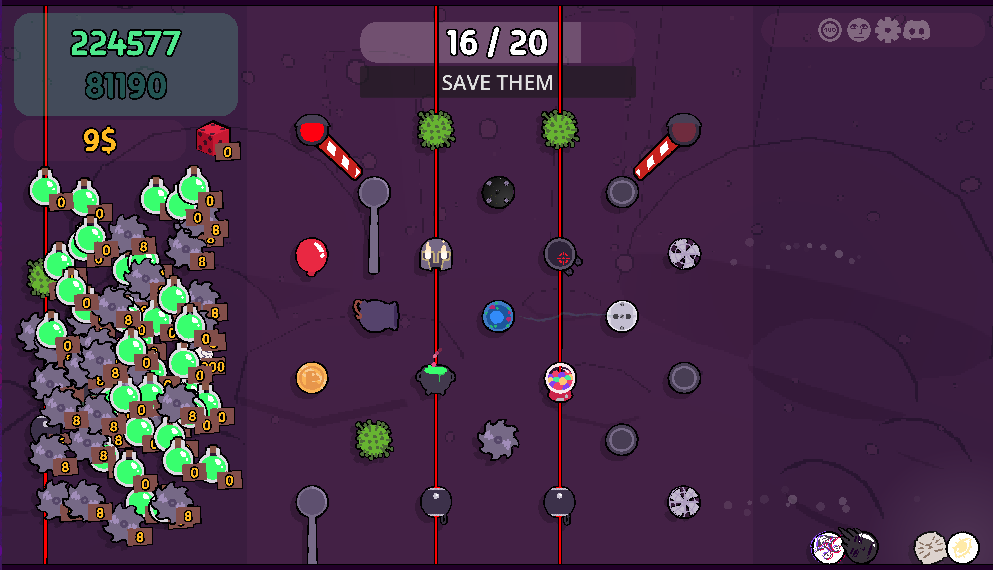Viewport: 993px width, 570px height.
Task: Select the round coin token icon
Action: [x=312, y=378]
